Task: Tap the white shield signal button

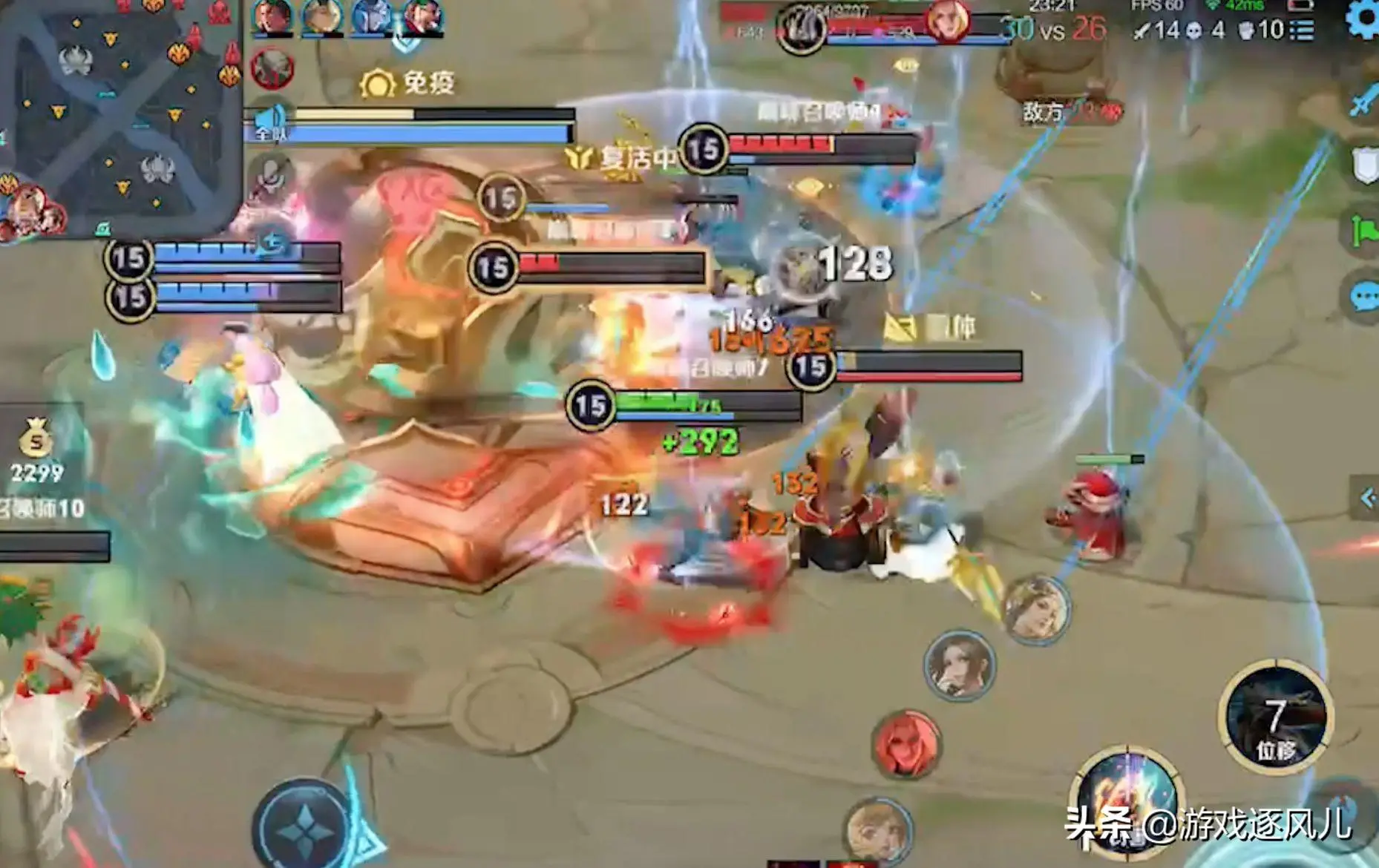Action: click(1364, 165)
